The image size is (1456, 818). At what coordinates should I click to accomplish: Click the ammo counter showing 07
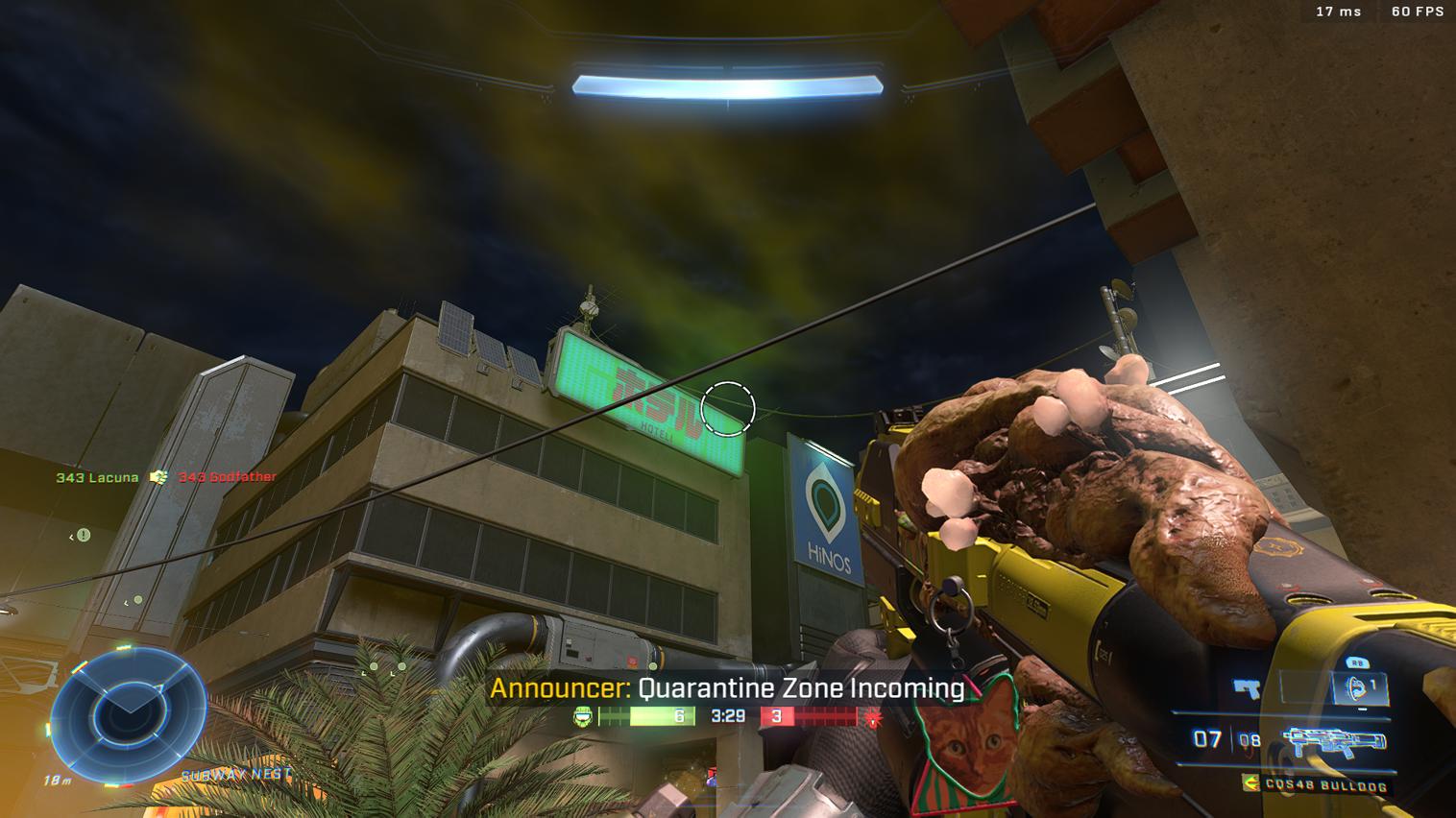(x=1205, y=738)
